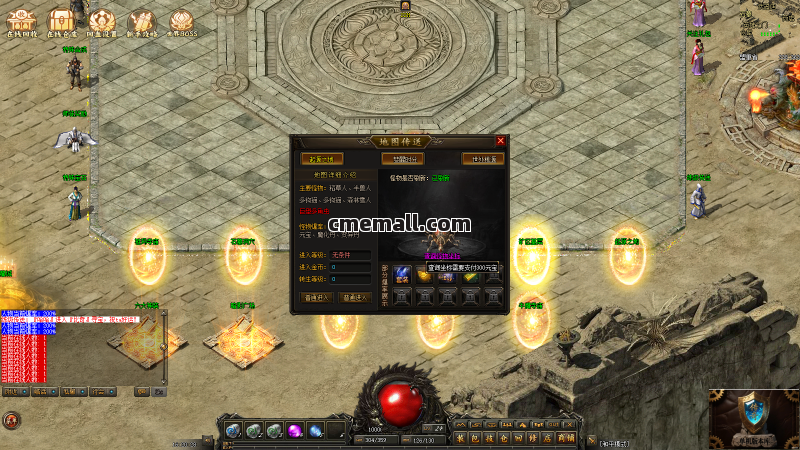Close the map teleport window
Screen dimensions: 800x450
[500, 141]
